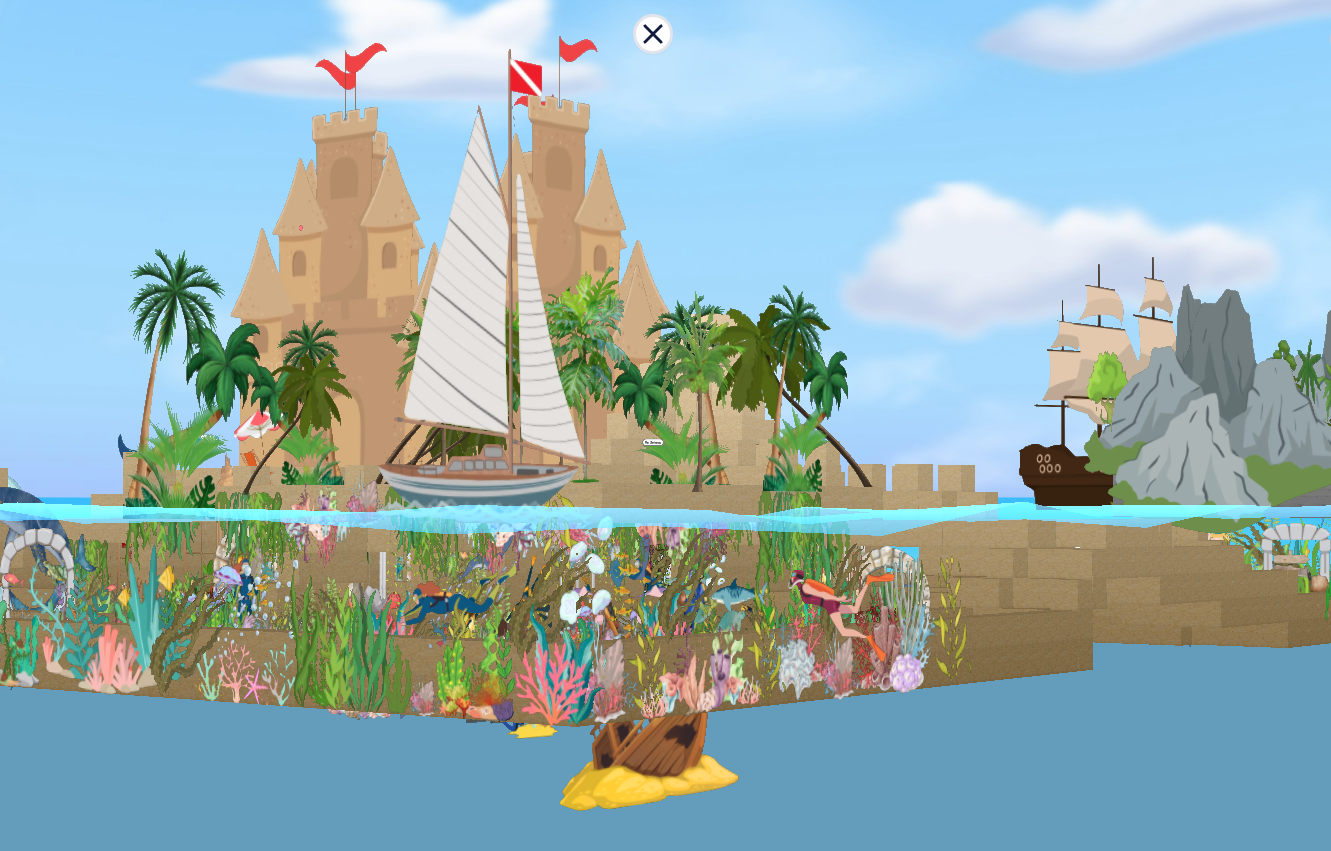Viewport: 1331px width, 851px height.
Task: Click the shipwreck resting on yellow rocks below
Action: [655, 745]
